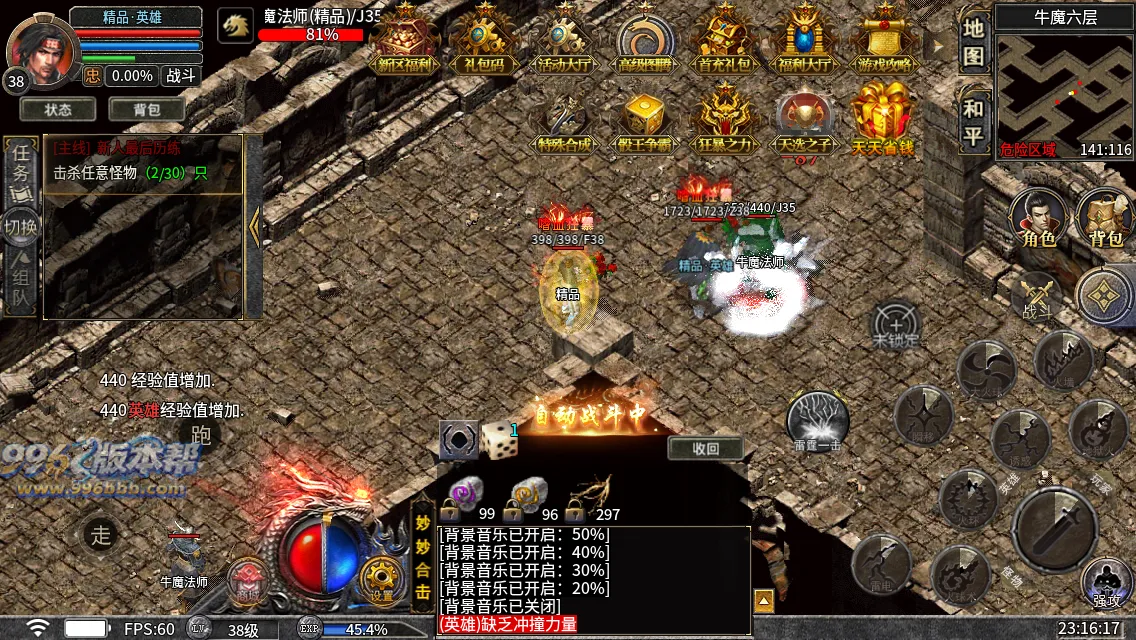Open the 地图 map button

pos(974,43)
